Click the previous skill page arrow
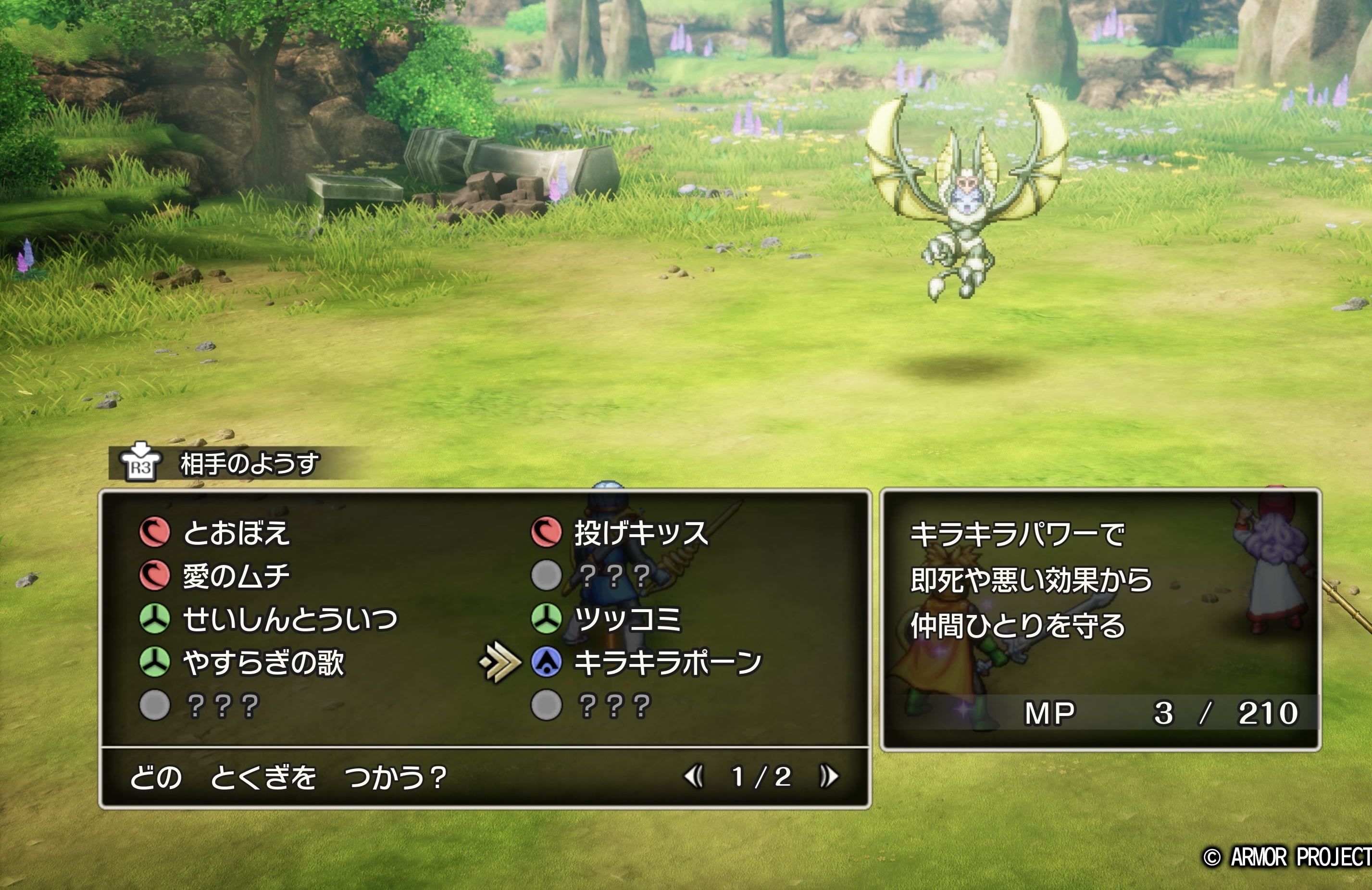 (x=694, y=777)
